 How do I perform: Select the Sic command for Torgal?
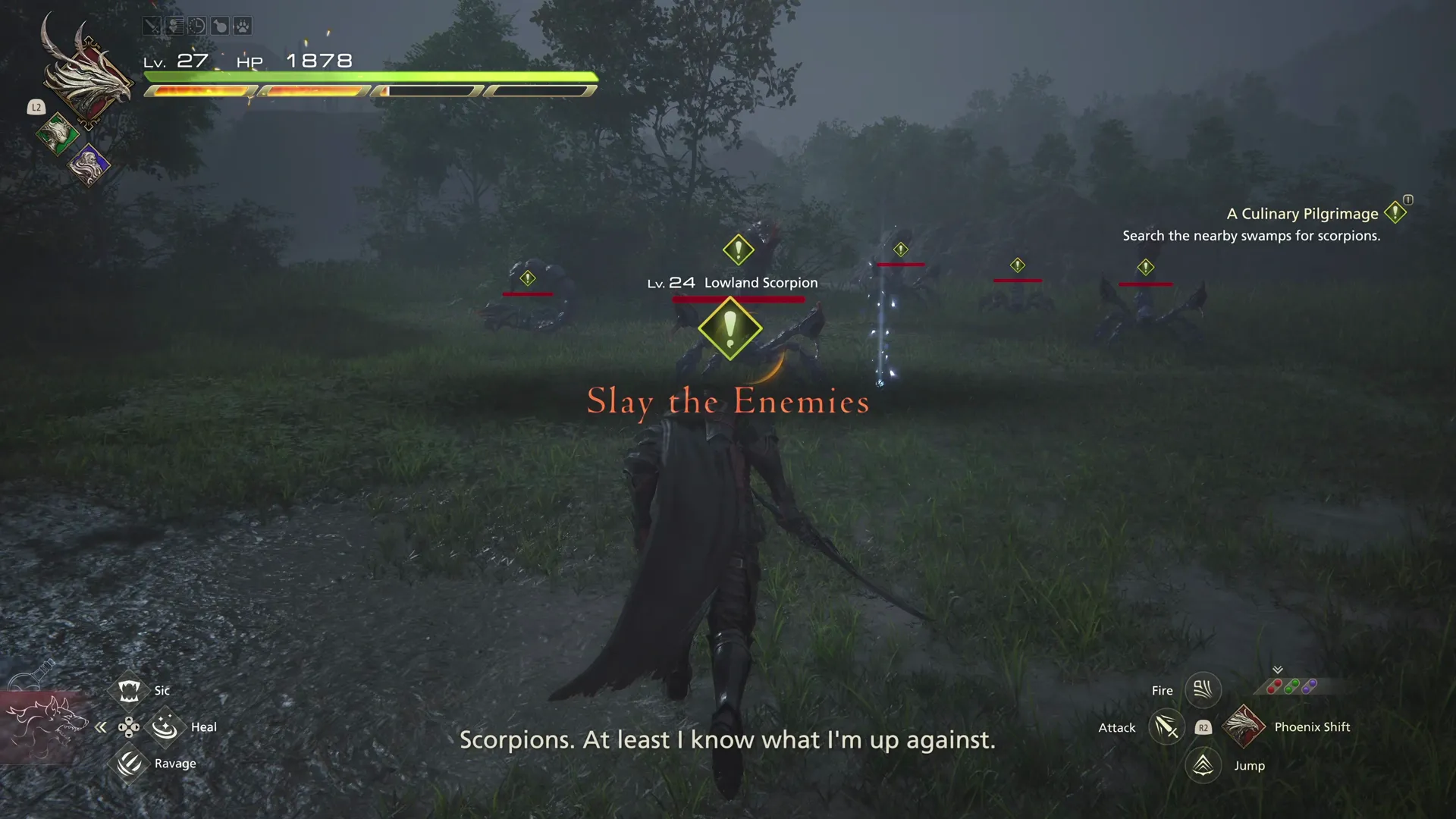[129, 689]
